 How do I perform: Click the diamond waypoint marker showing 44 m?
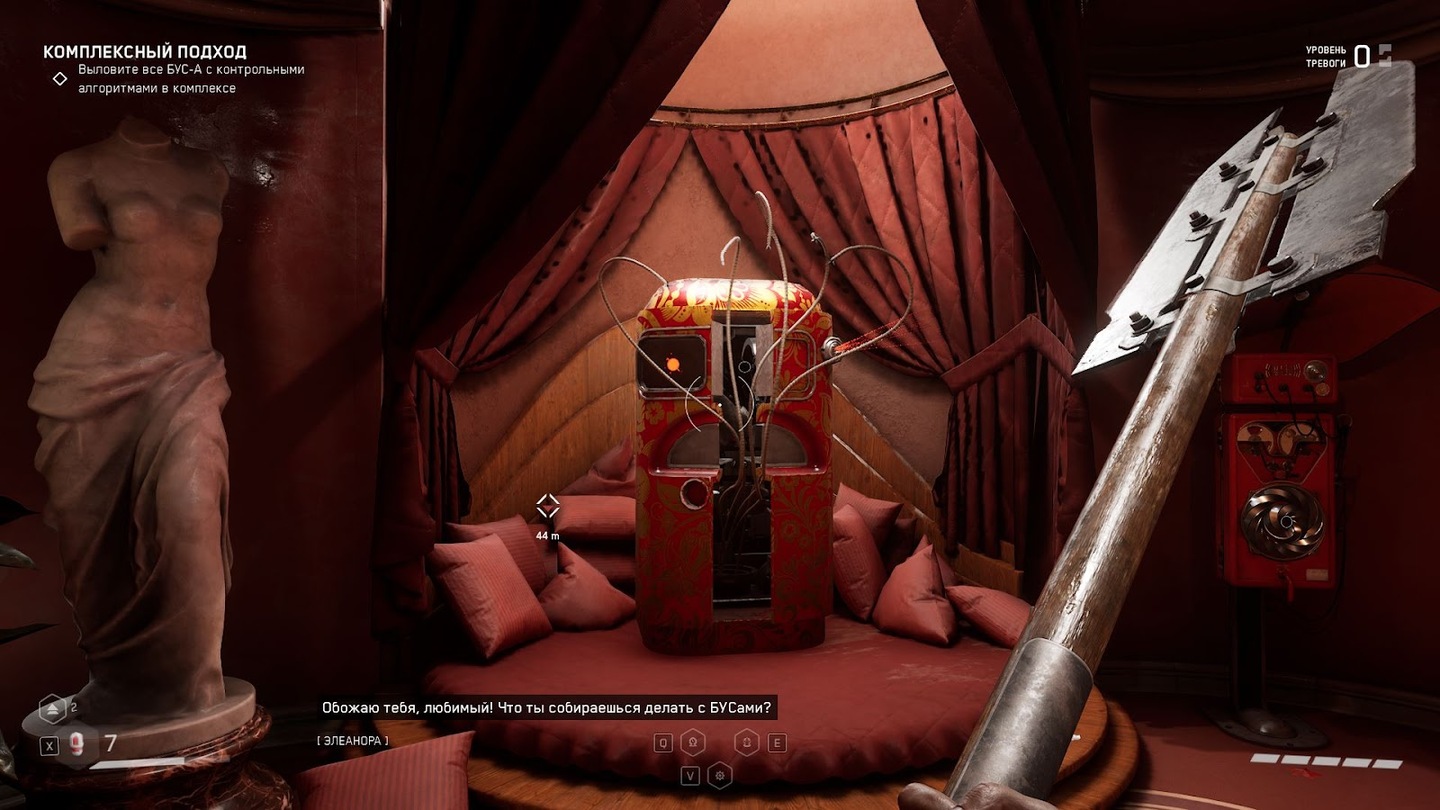[x=547, y=507]
